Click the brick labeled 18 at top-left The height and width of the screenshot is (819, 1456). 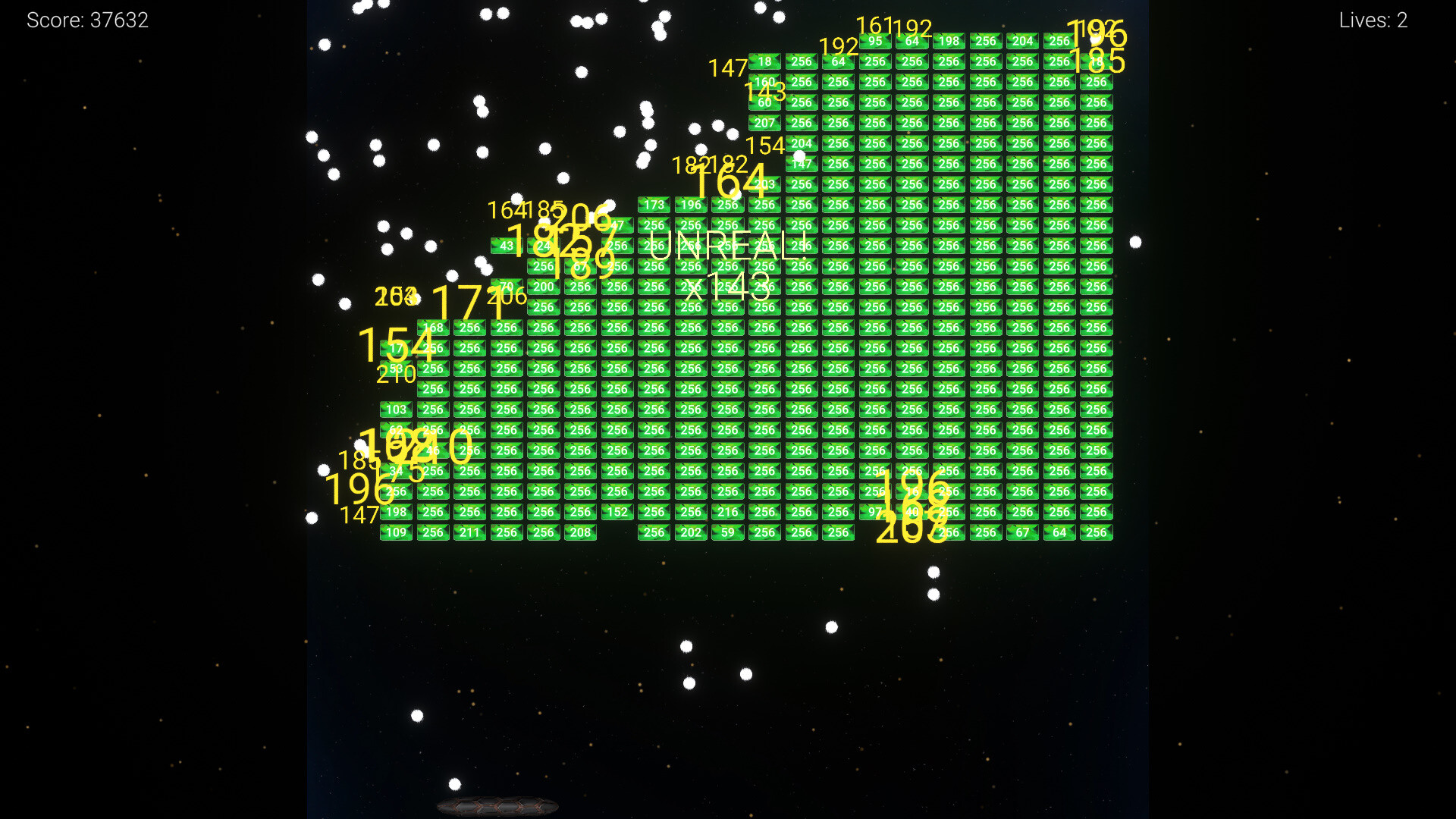click(x=765, y=62)
